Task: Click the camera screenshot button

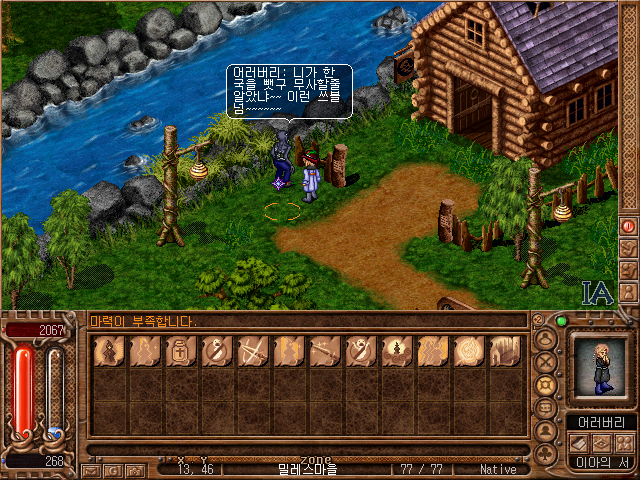Action: pyautogui.click(x=135, y=469)
